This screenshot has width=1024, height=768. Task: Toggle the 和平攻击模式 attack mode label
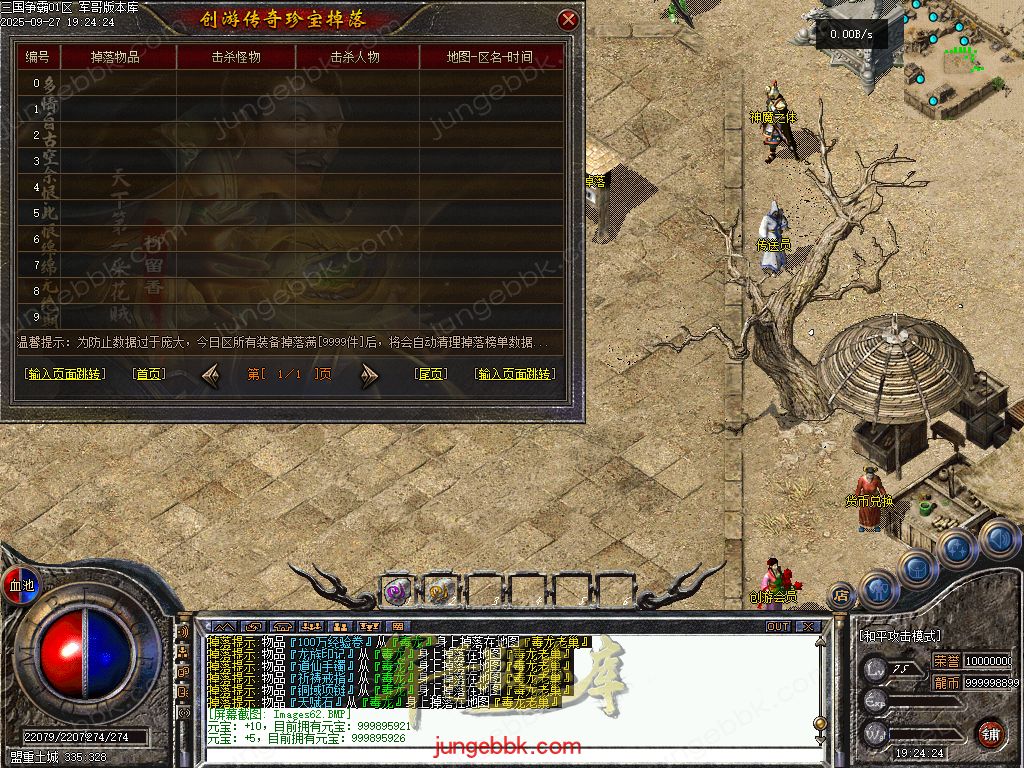(900, 636)
